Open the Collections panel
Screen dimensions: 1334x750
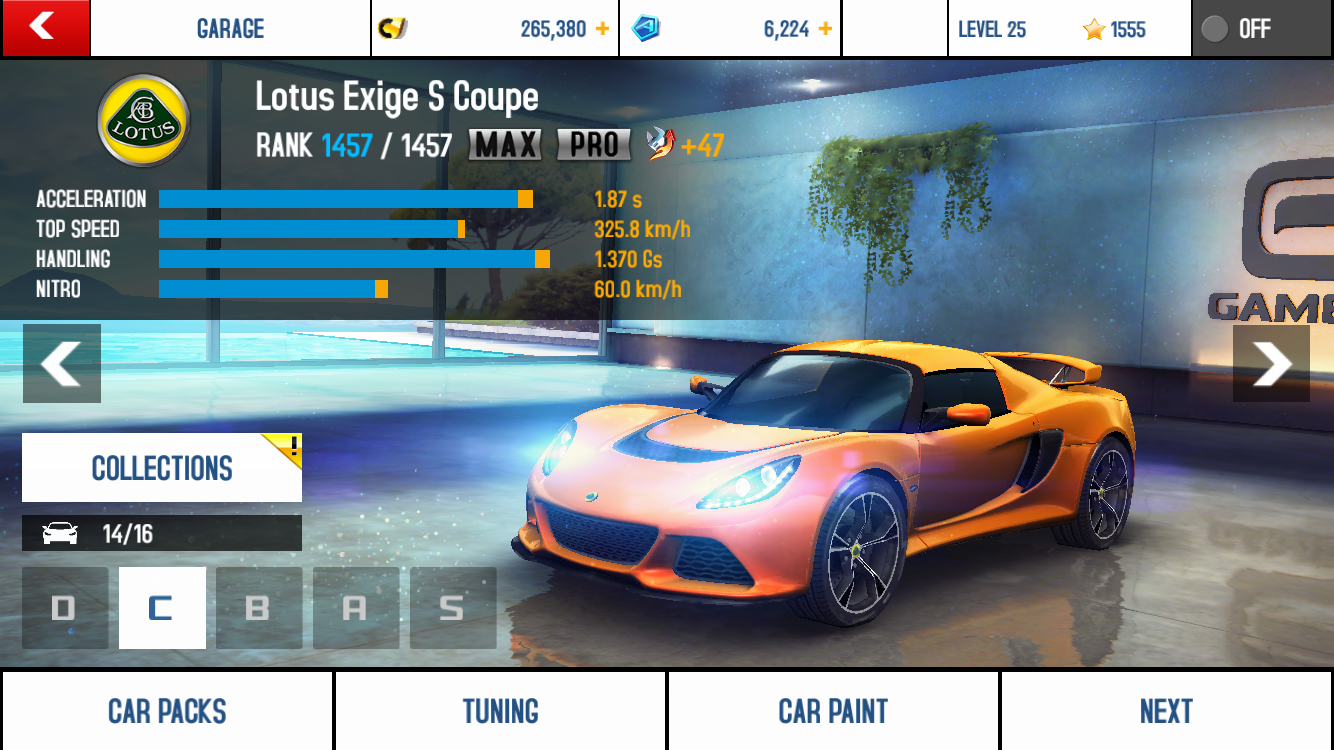[x=162, y=468]
